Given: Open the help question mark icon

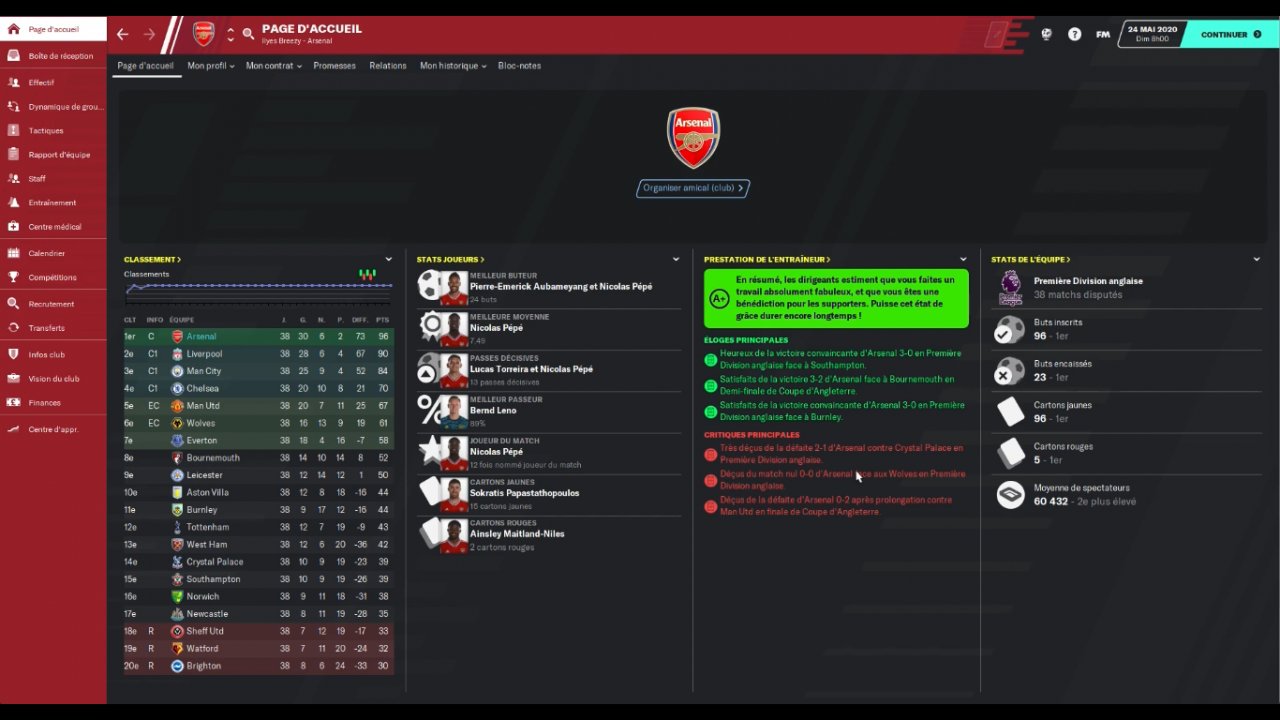Looking at the screenshot, I should (1074, 34).
